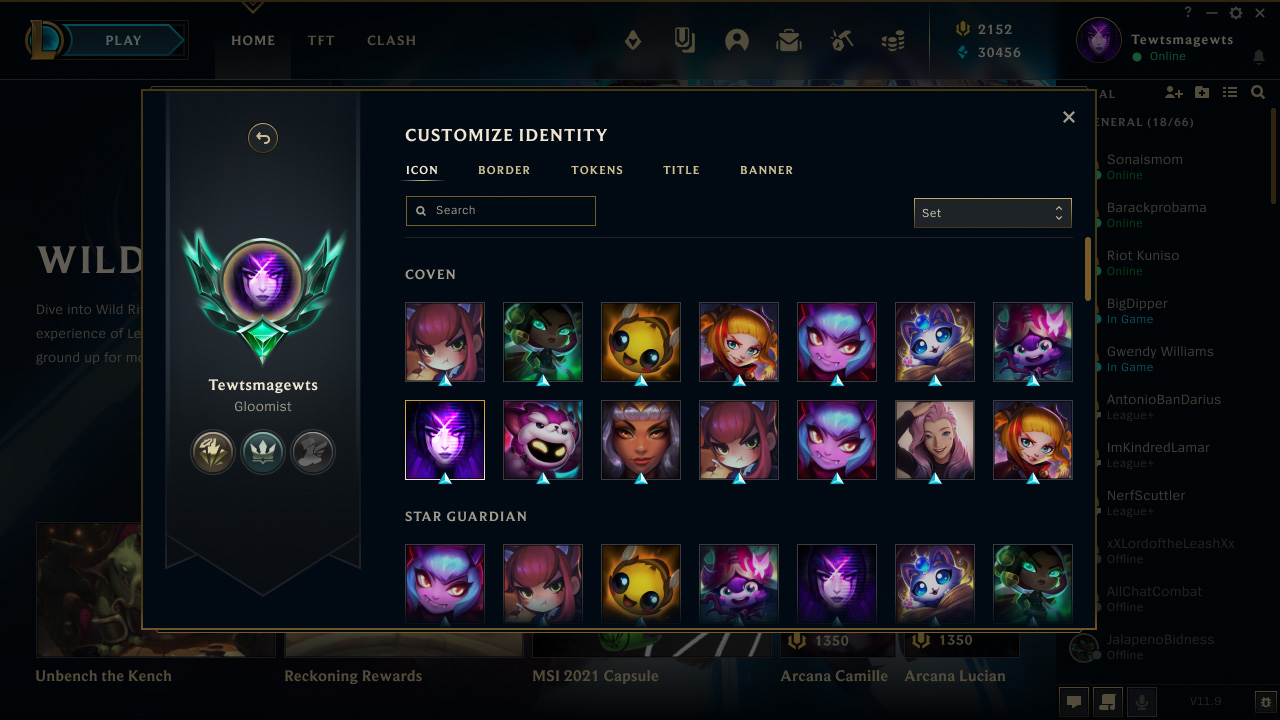
Task: Open the Tokens tab
Action: (x=597, y=170)
